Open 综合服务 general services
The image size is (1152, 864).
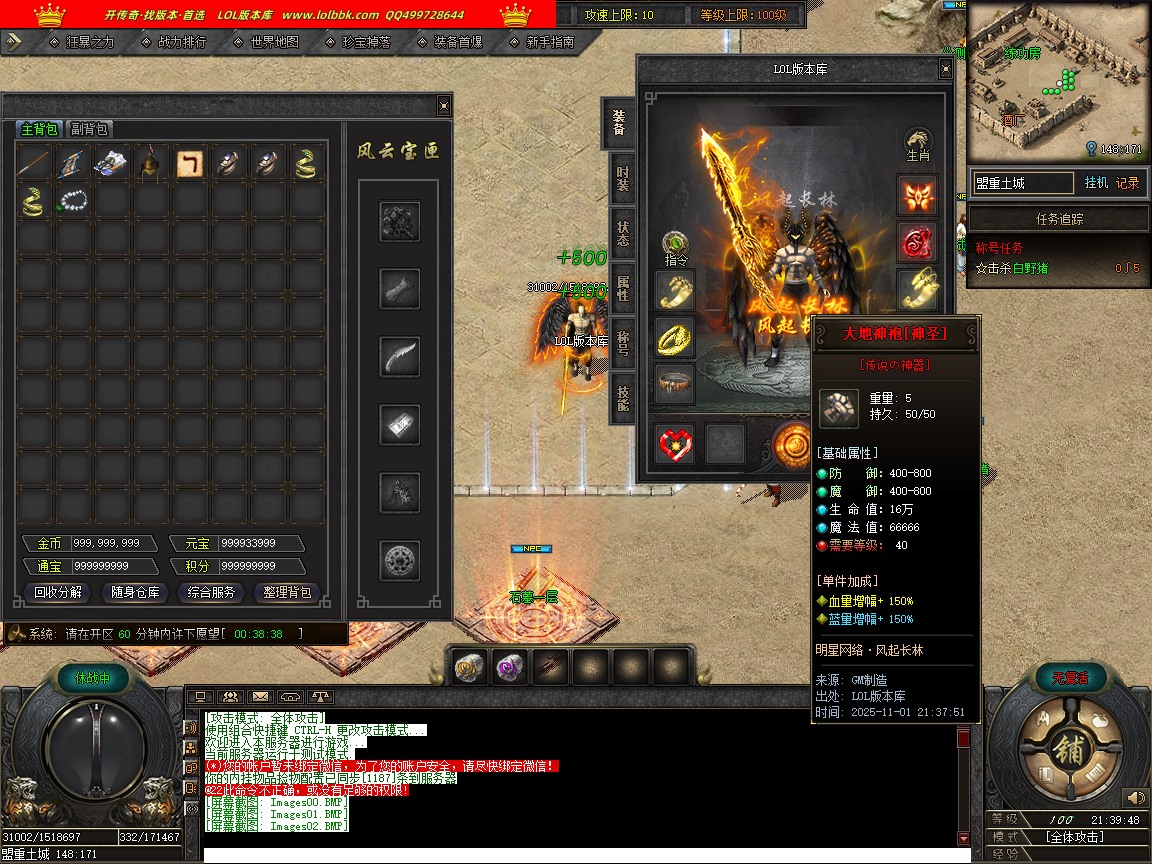(211, 592)
